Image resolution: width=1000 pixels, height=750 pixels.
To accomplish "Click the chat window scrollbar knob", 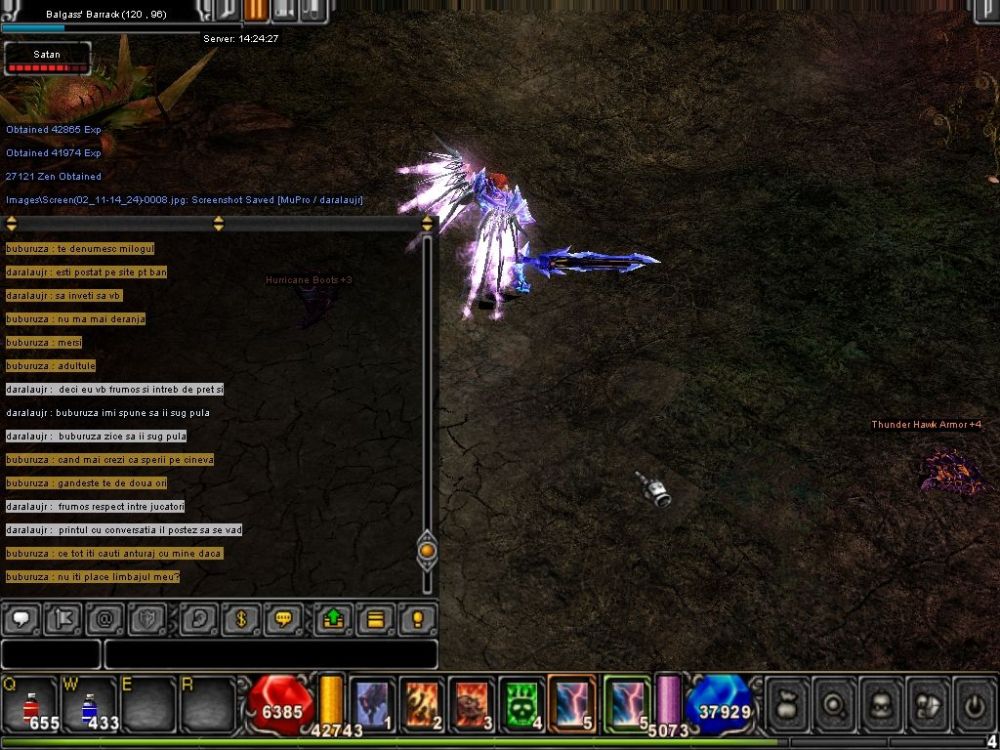I will (427, 550).
